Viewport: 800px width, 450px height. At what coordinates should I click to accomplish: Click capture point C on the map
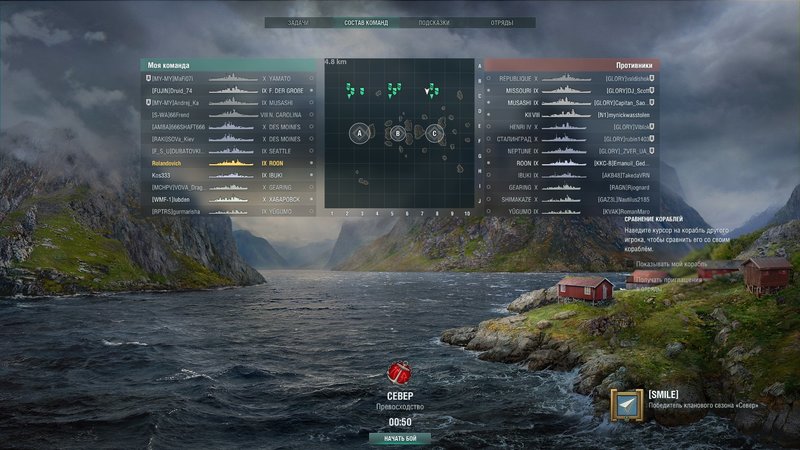tap(434, 132)
